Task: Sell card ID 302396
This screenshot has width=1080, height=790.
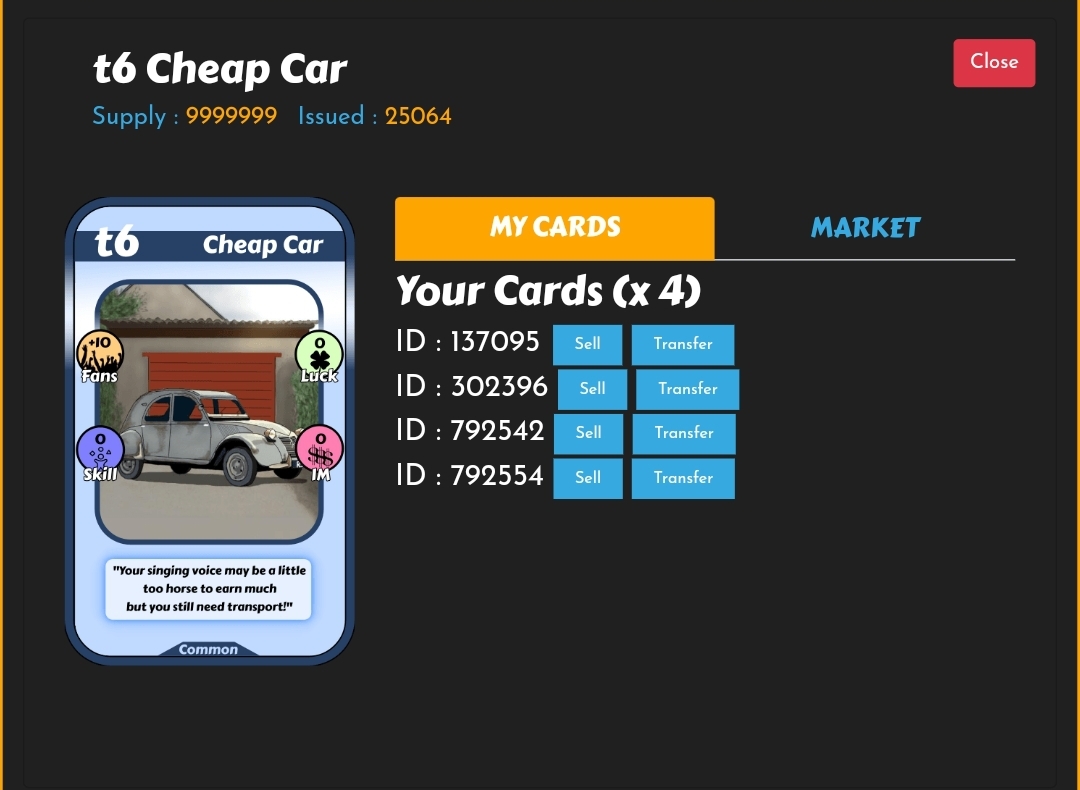Action: [593, 389]
